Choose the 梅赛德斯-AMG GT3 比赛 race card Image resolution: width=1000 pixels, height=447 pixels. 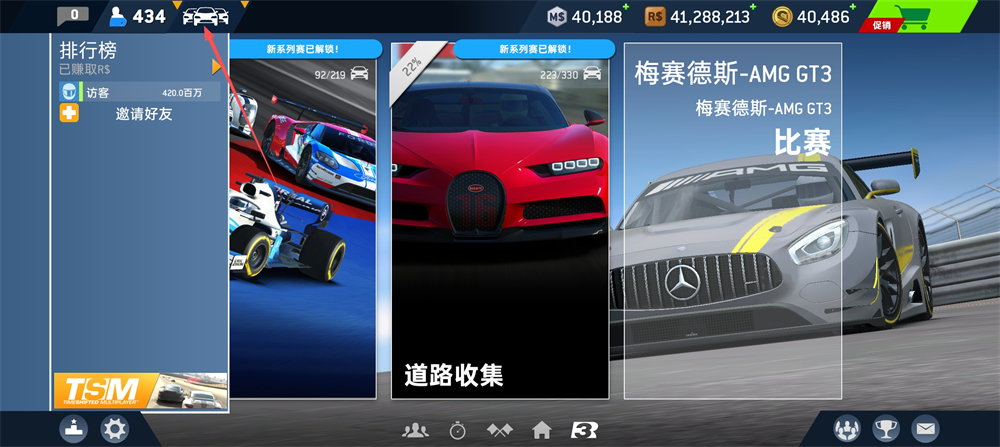pos(732,220)
